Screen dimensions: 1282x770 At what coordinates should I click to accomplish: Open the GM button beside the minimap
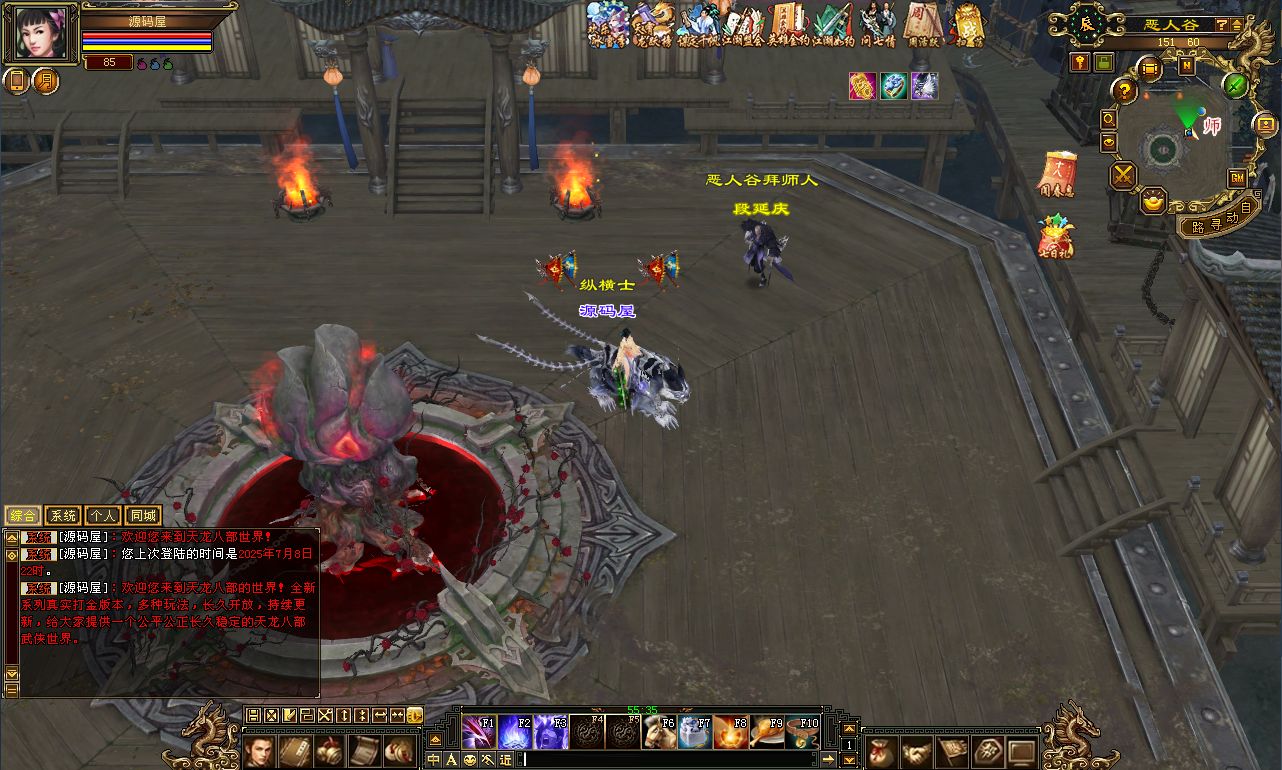[x=1237, y=178]
